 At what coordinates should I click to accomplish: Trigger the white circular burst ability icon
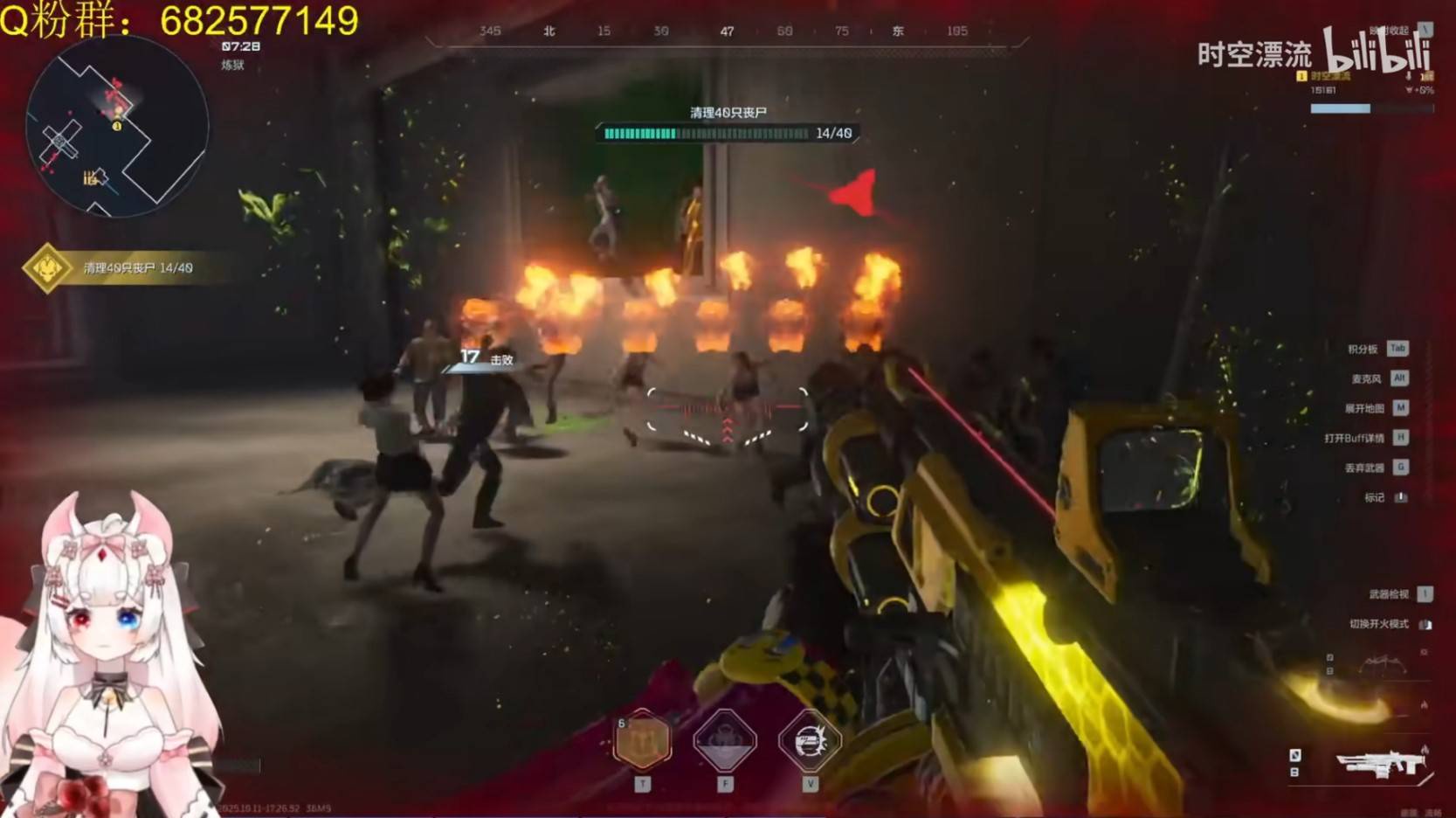pos(810,741)
